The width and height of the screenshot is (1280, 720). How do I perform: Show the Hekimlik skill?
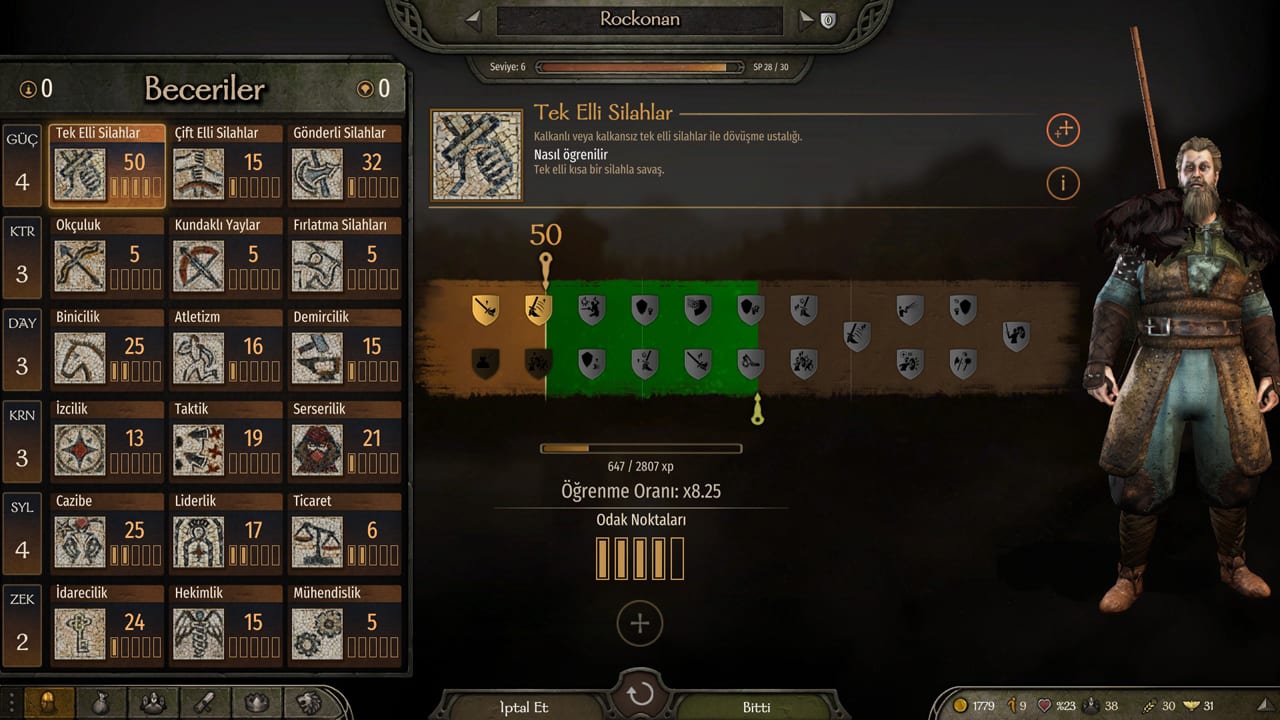pyautogui.click(x=226, y=626)
